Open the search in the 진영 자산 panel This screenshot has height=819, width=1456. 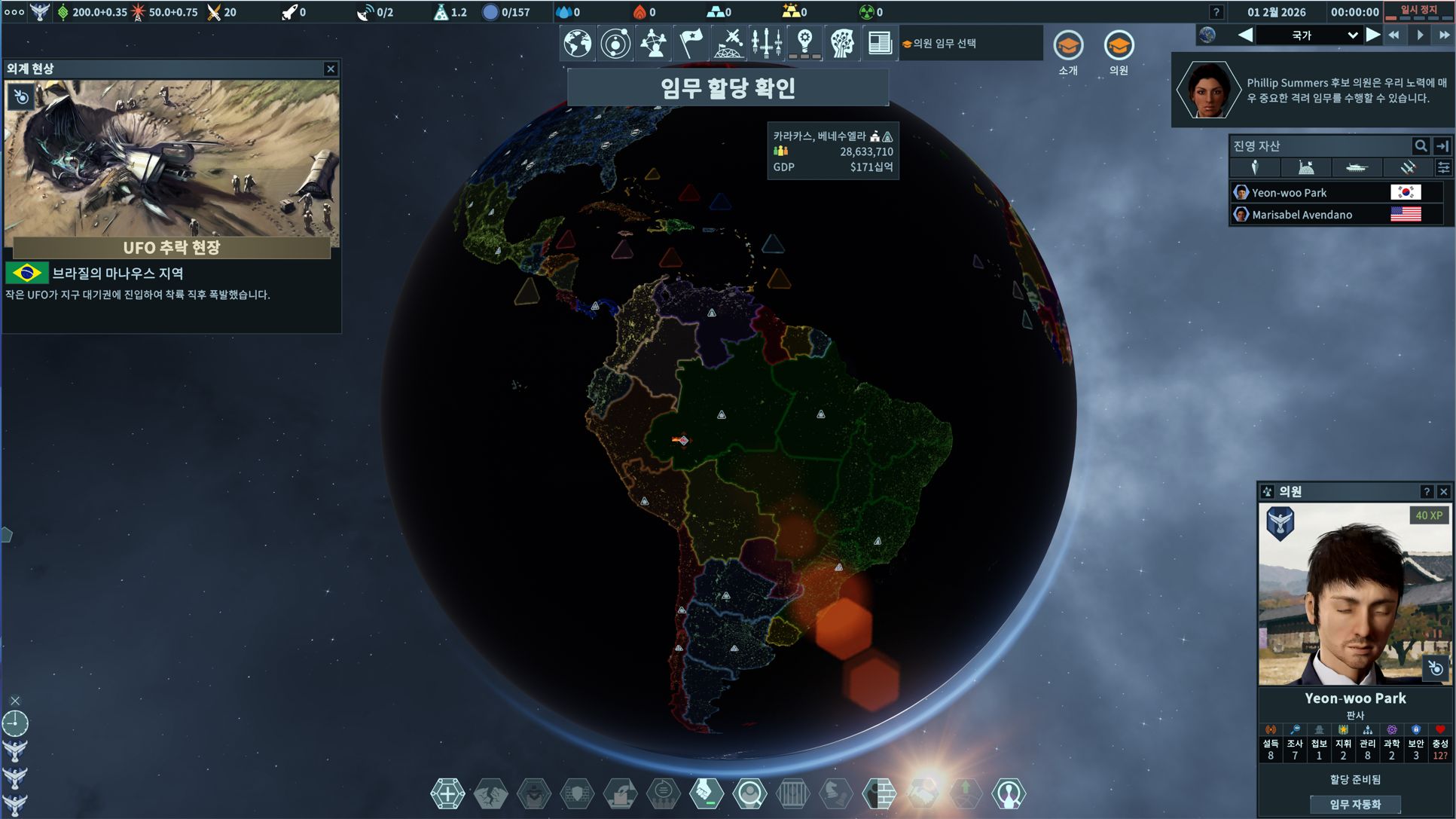(1420, 146)
